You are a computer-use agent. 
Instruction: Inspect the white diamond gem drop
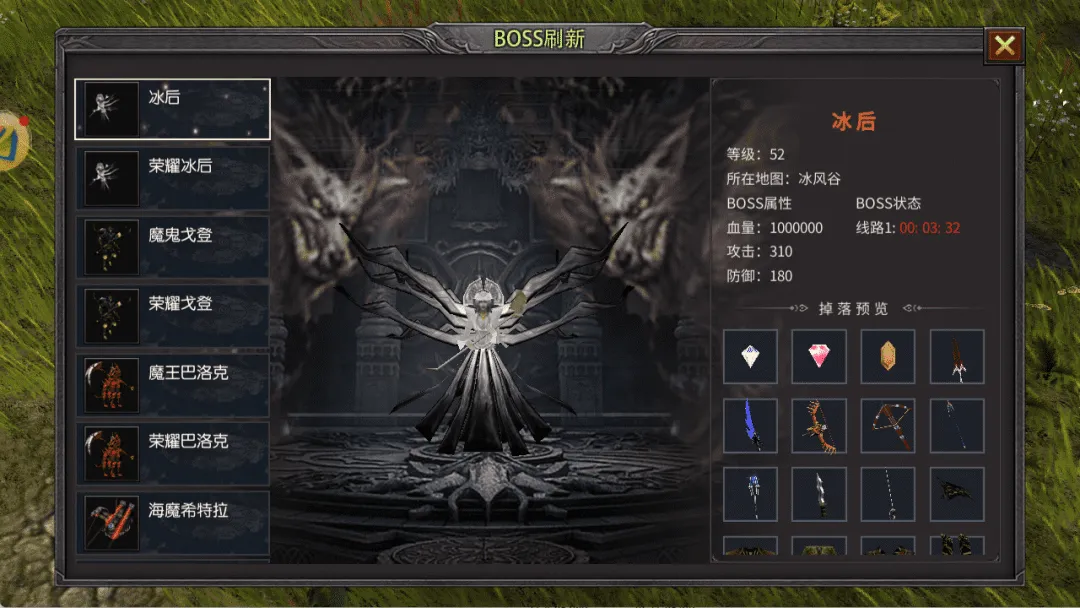pyautogui.click(x=750, y=357)
